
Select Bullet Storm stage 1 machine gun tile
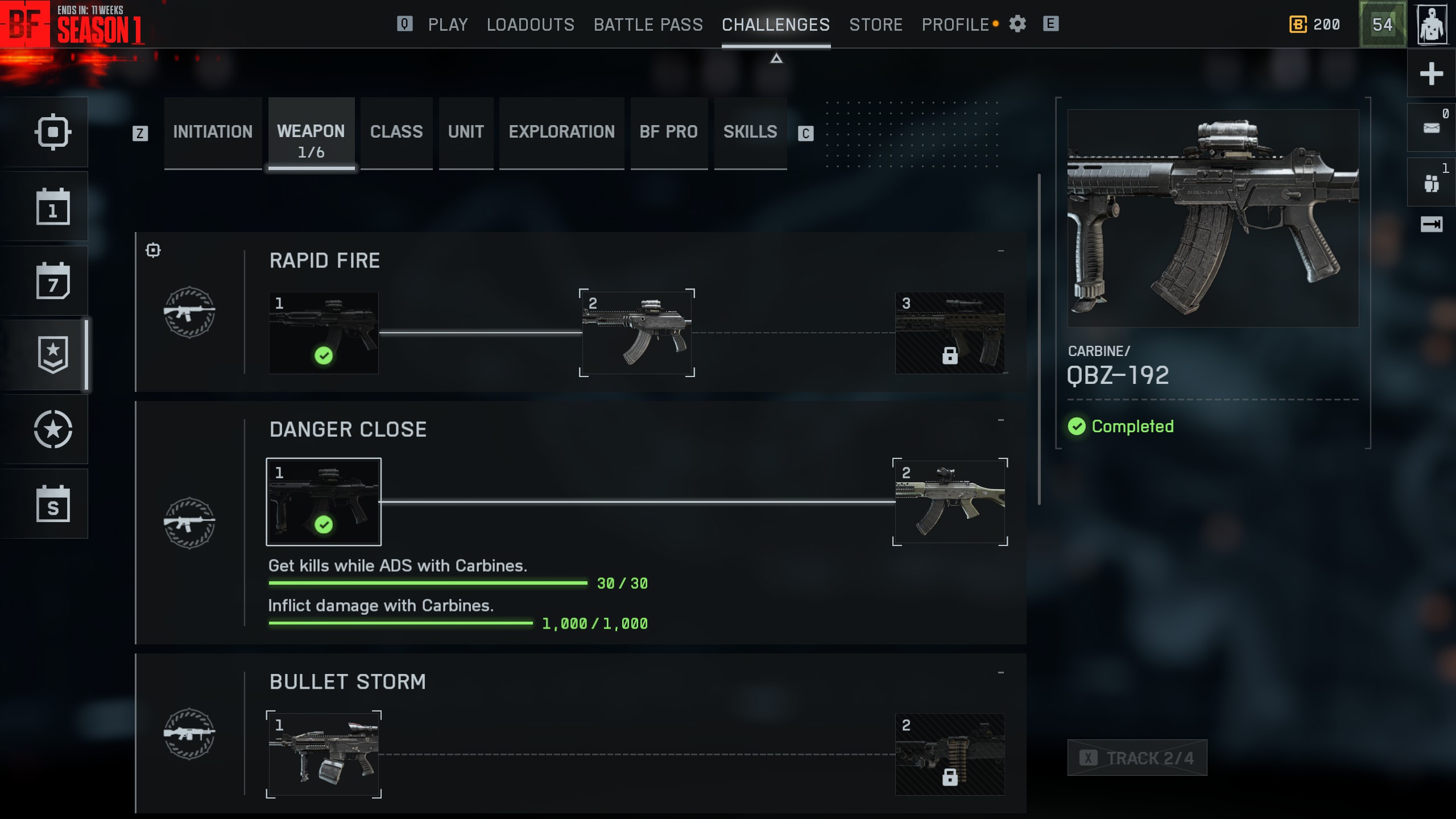[x=324, y=754]
